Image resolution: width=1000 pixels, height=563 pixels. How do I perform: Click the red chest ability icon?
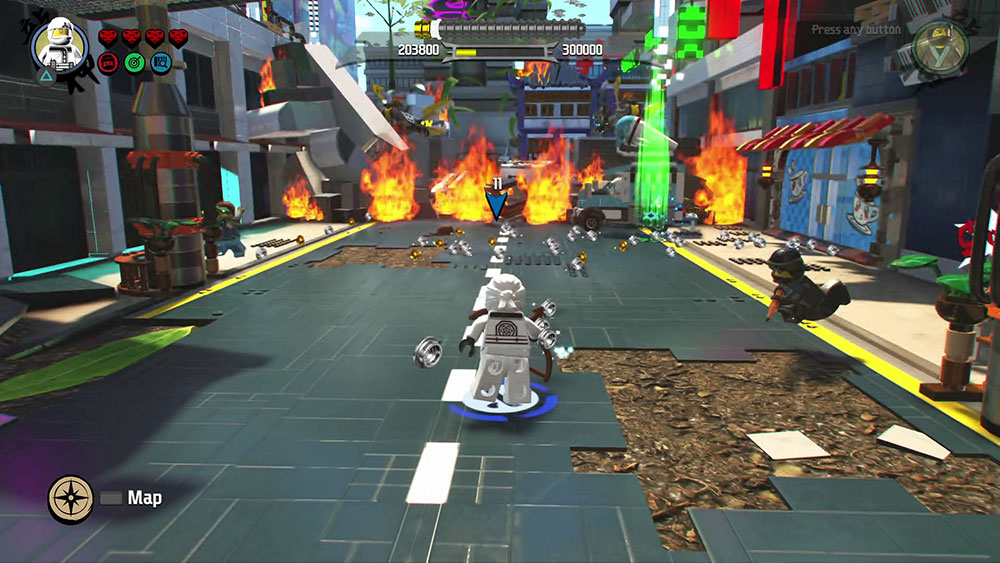tap(109, 63)
